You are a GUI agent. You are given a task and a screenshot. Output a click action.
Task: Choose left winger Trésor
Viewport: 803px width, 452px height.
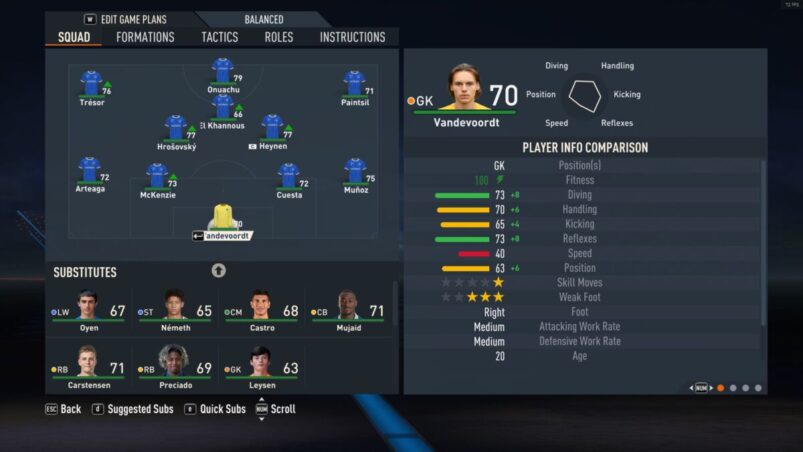click(x=91, y=84)
